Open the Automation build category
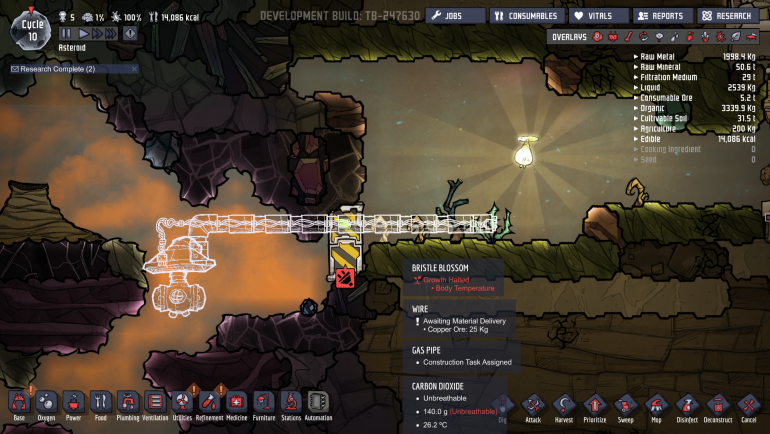Viewport: 770px width, 434px height. pyautogui.click(x=319, y=403)
